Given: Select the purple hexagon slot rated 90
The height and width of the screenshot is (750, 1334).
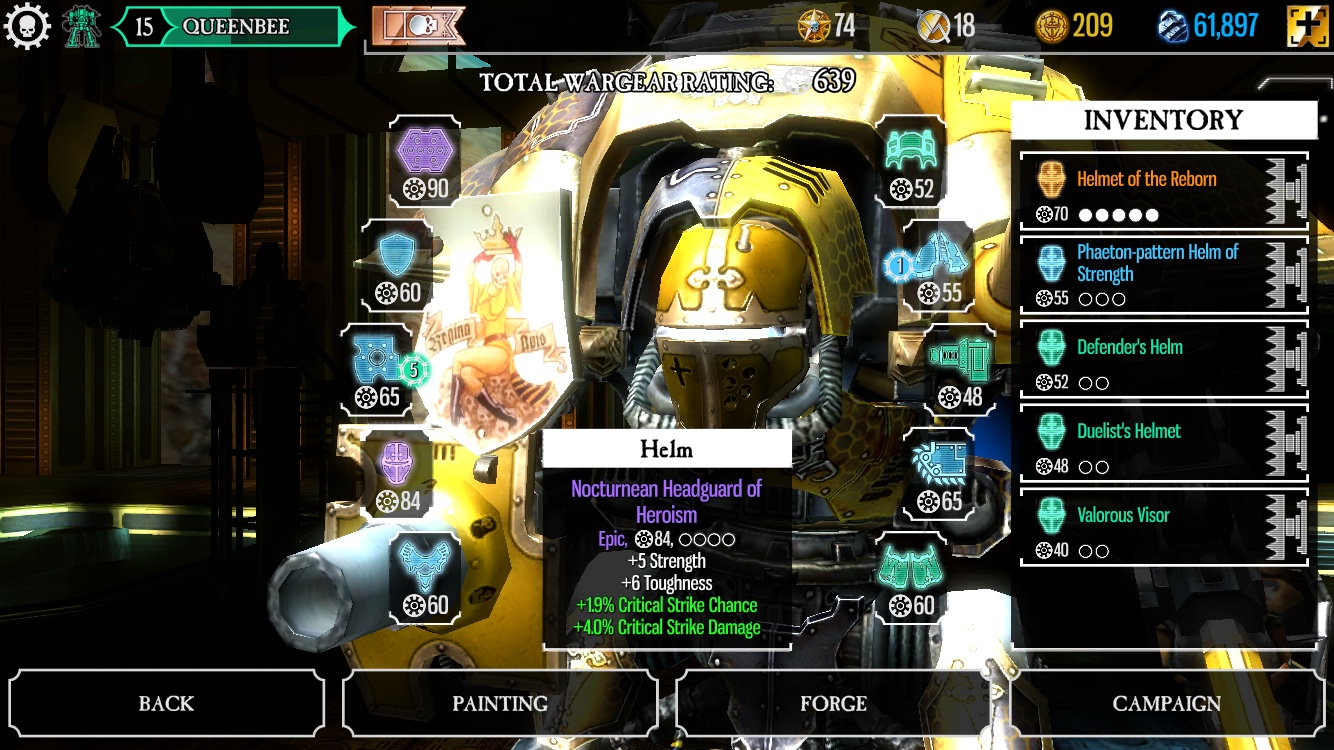Looking at the screenshot, I should 425,160.
